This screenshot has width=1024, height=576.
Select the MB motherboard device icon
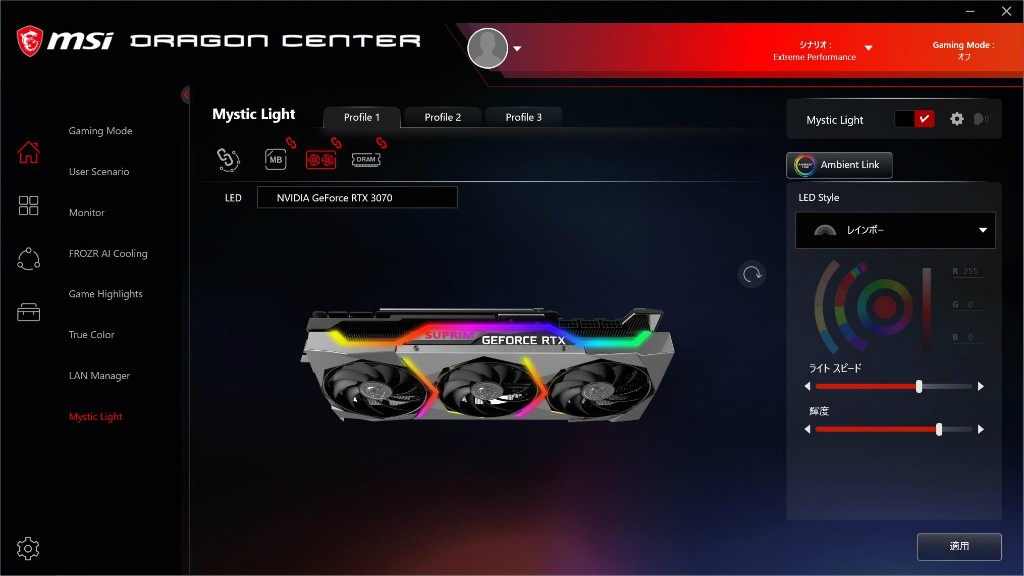pyautogui.click(x=276, y=159)
